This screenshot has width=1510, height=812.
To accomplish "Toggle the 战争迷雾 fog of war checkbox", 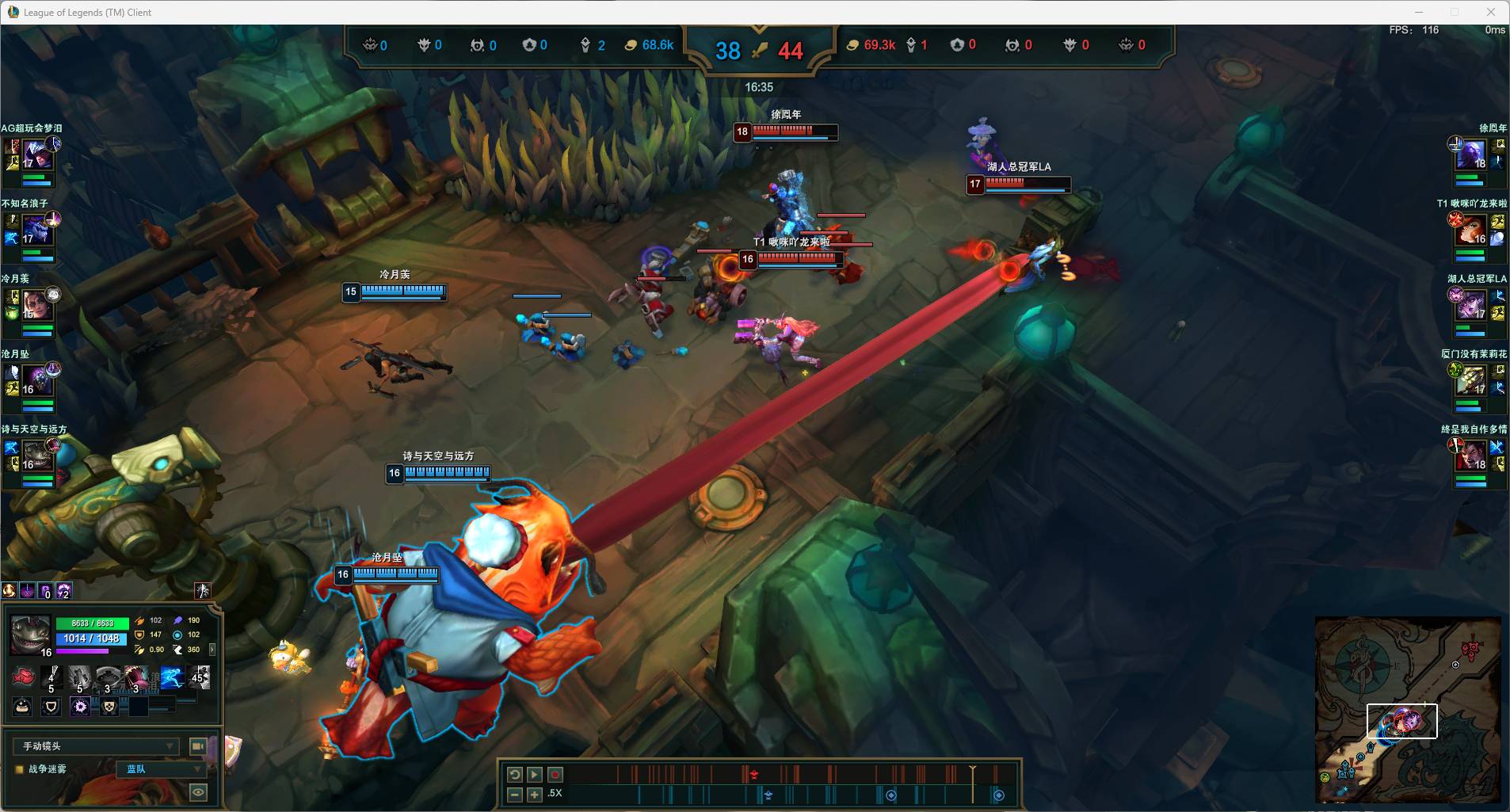I will pos(20,769).
